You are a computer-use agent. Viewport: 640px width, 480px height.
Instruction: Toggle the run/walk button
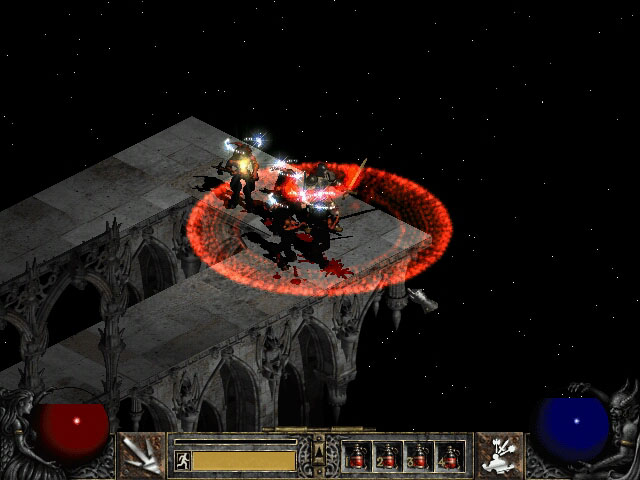coord(182,460)
